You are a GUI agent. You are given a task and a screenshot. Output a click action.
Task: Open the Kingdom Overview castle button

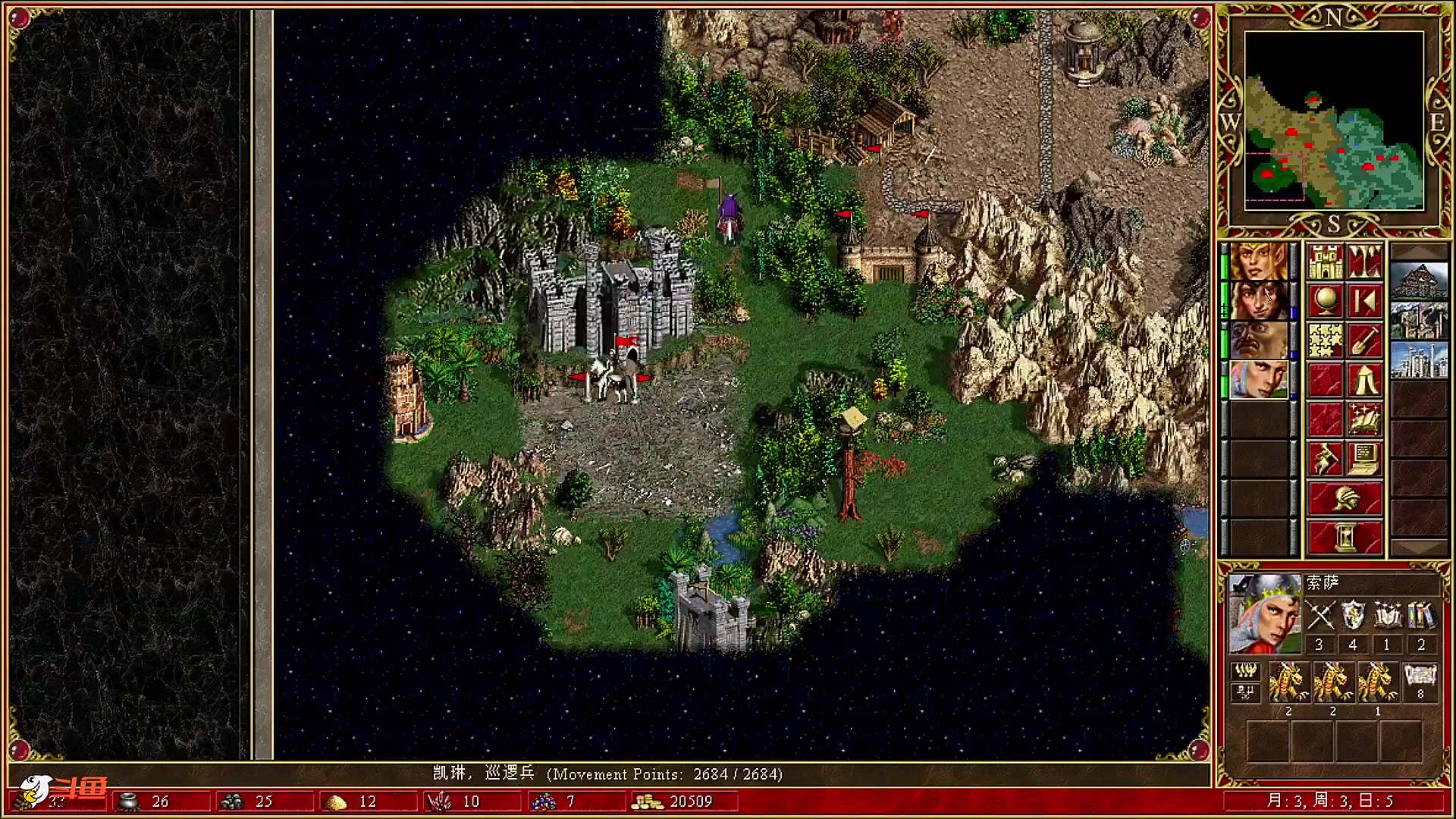coord(1325,262)
